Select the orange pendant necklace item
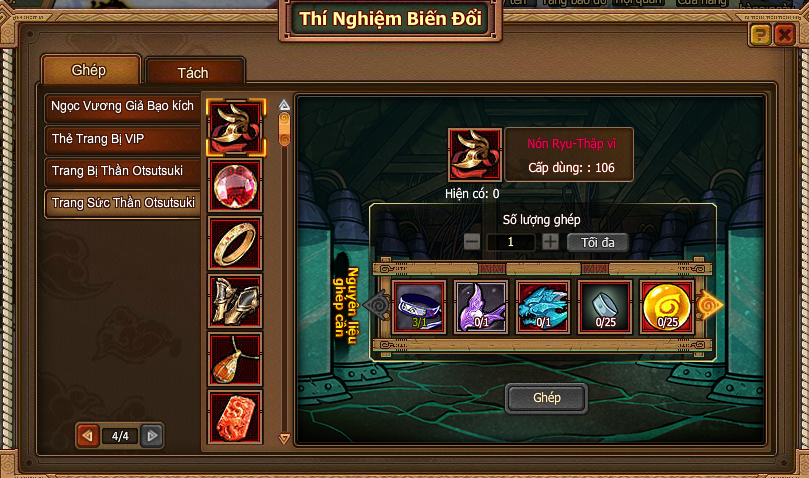This screenshot has width=809, height=478. coord(236,359)
